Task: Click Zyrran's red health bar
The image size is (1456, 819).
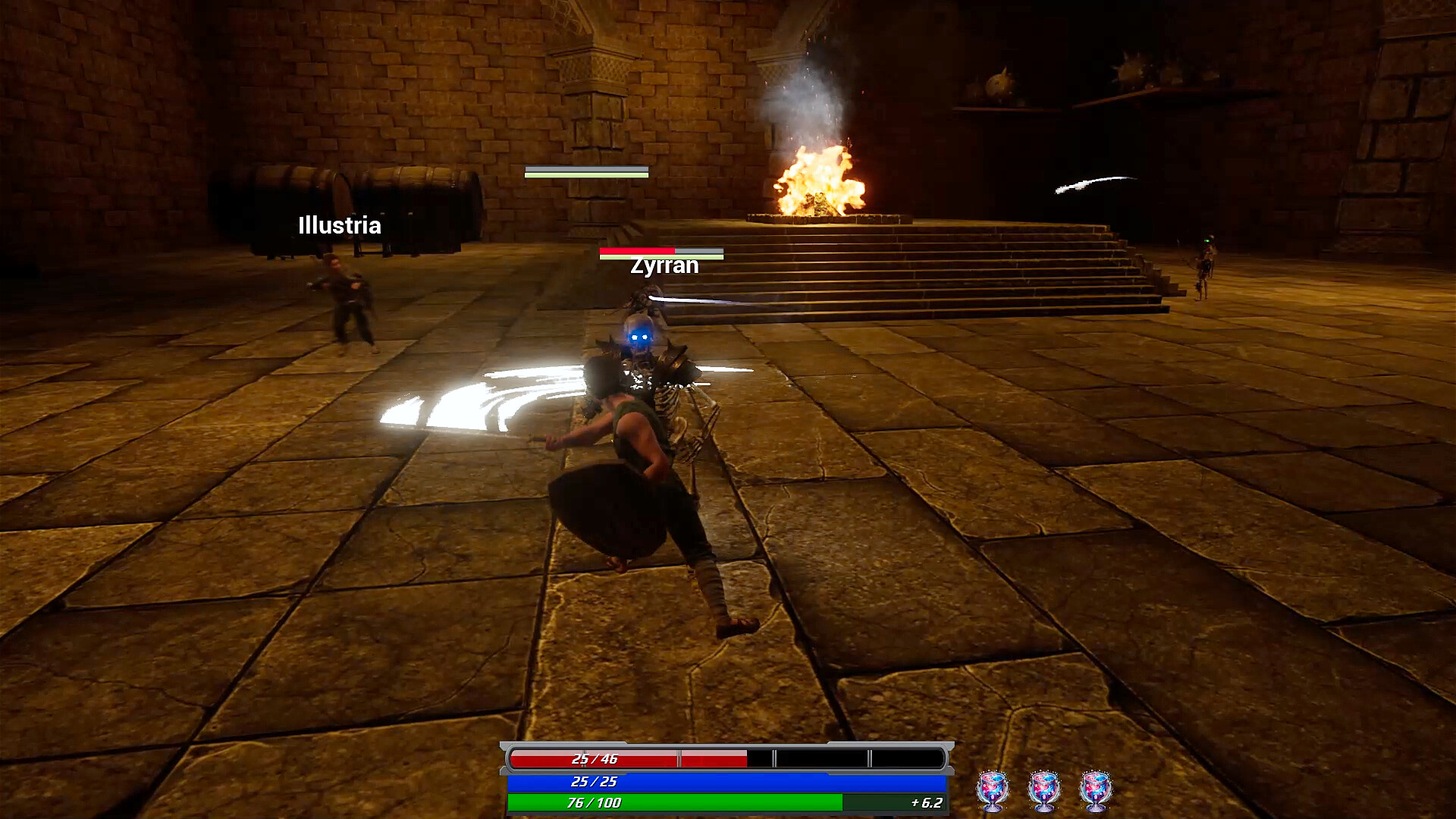Action: coord(635,251)
